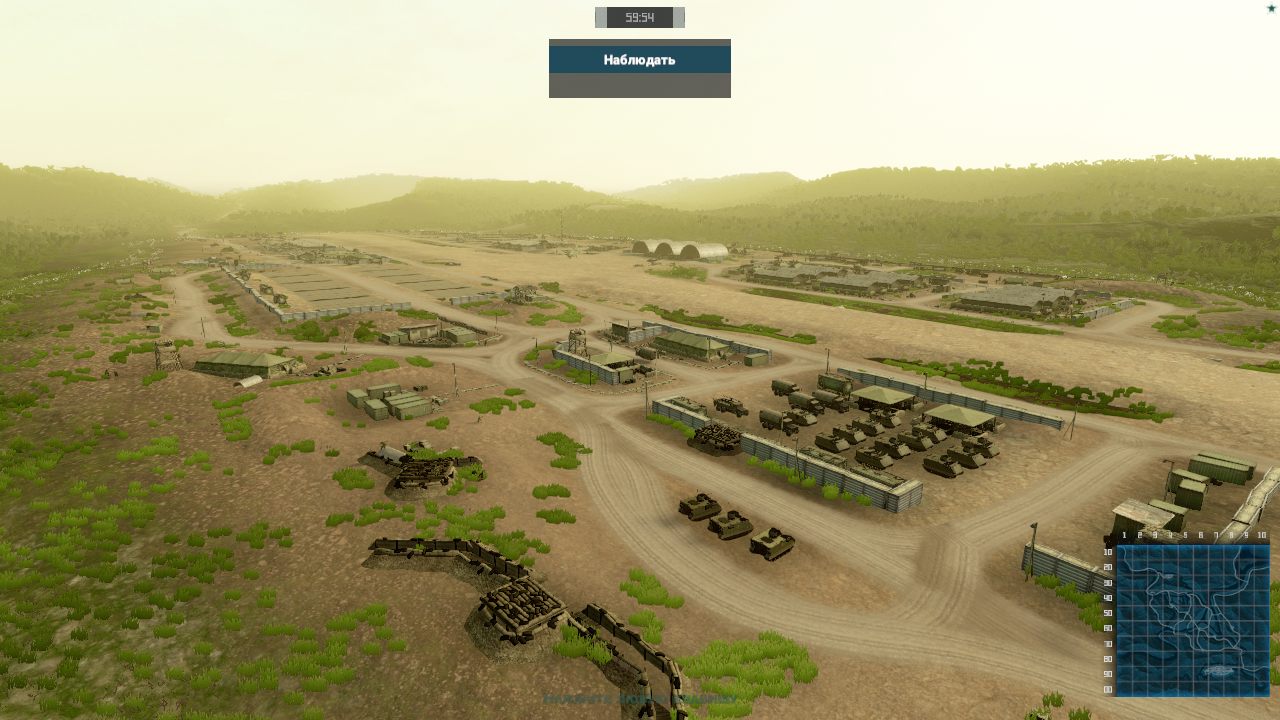This screenshot has width=1280, height=720.
Task: Click the mission timer showing 59:54
Action: point(639,17)
